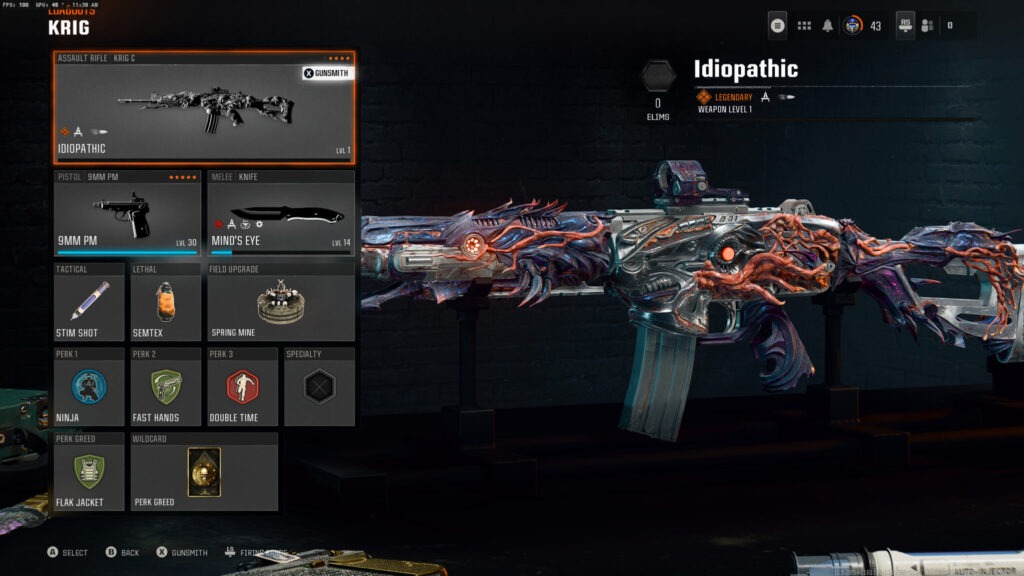Open the empty Specialty slot

click(x=319, y=387)
